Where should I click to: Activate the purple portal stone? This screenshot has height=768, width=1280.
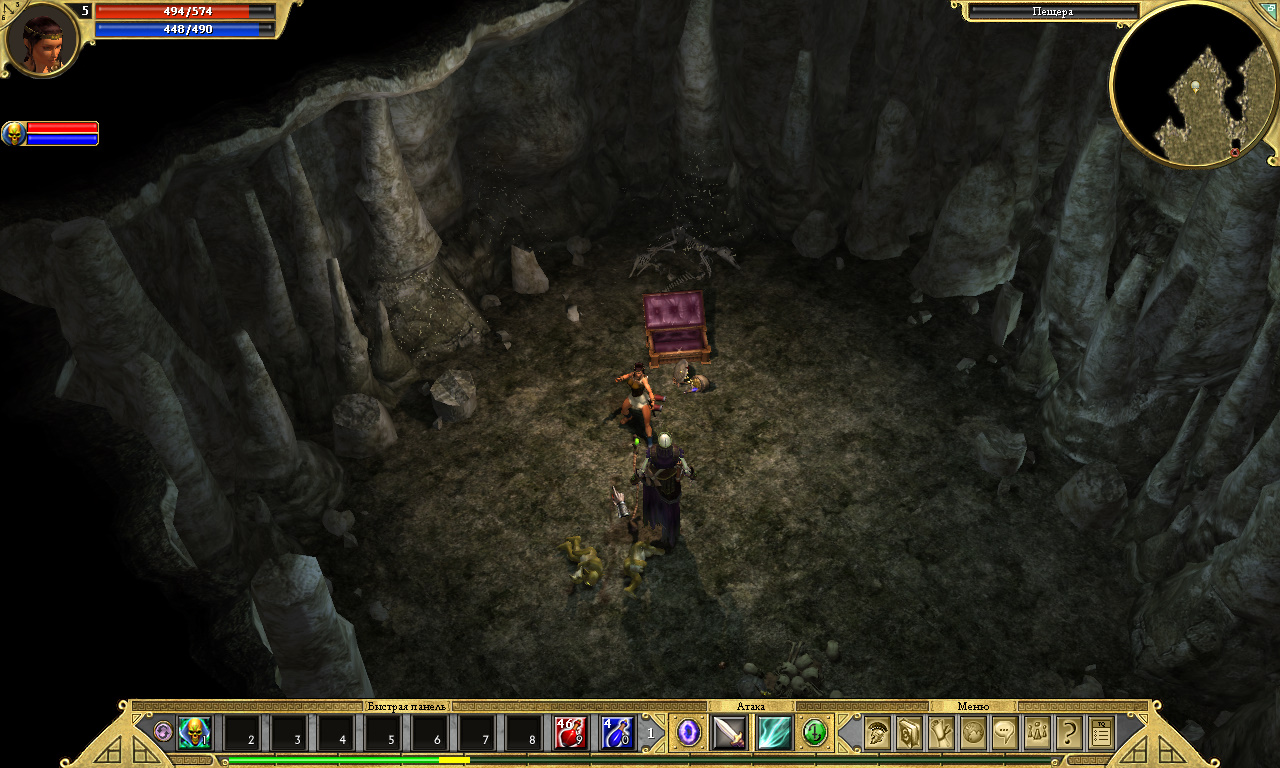tap(688, 733)
